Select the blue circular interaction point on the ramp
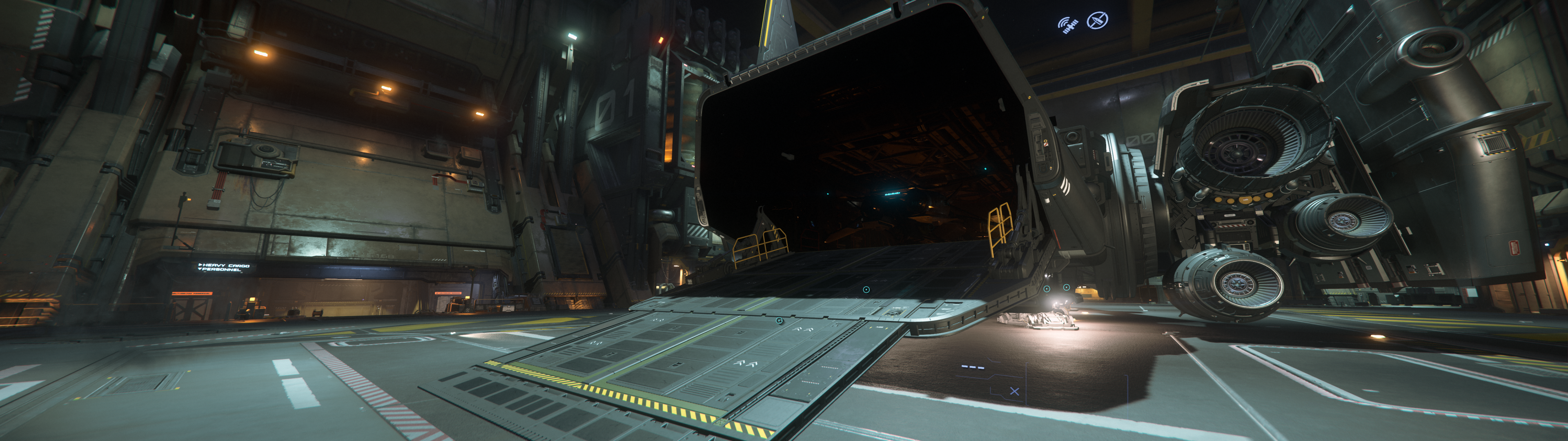The image size is (1568, 441). pyautogui.click(x=779, y=321)
